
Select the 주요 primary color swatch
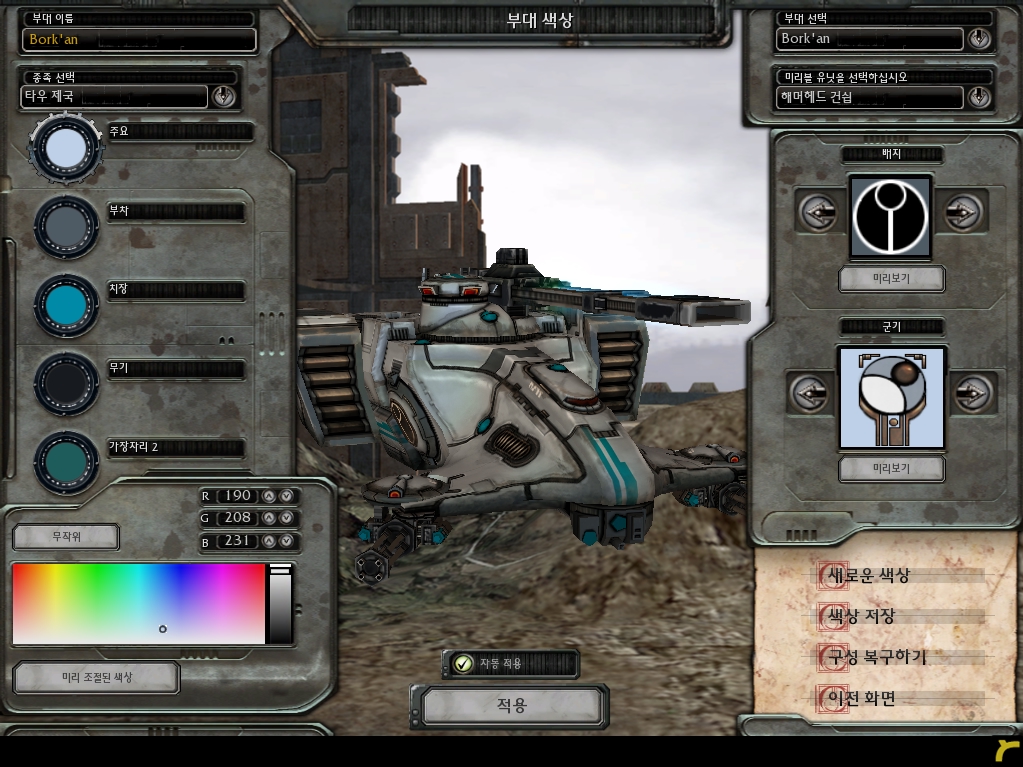click(66, 148)
